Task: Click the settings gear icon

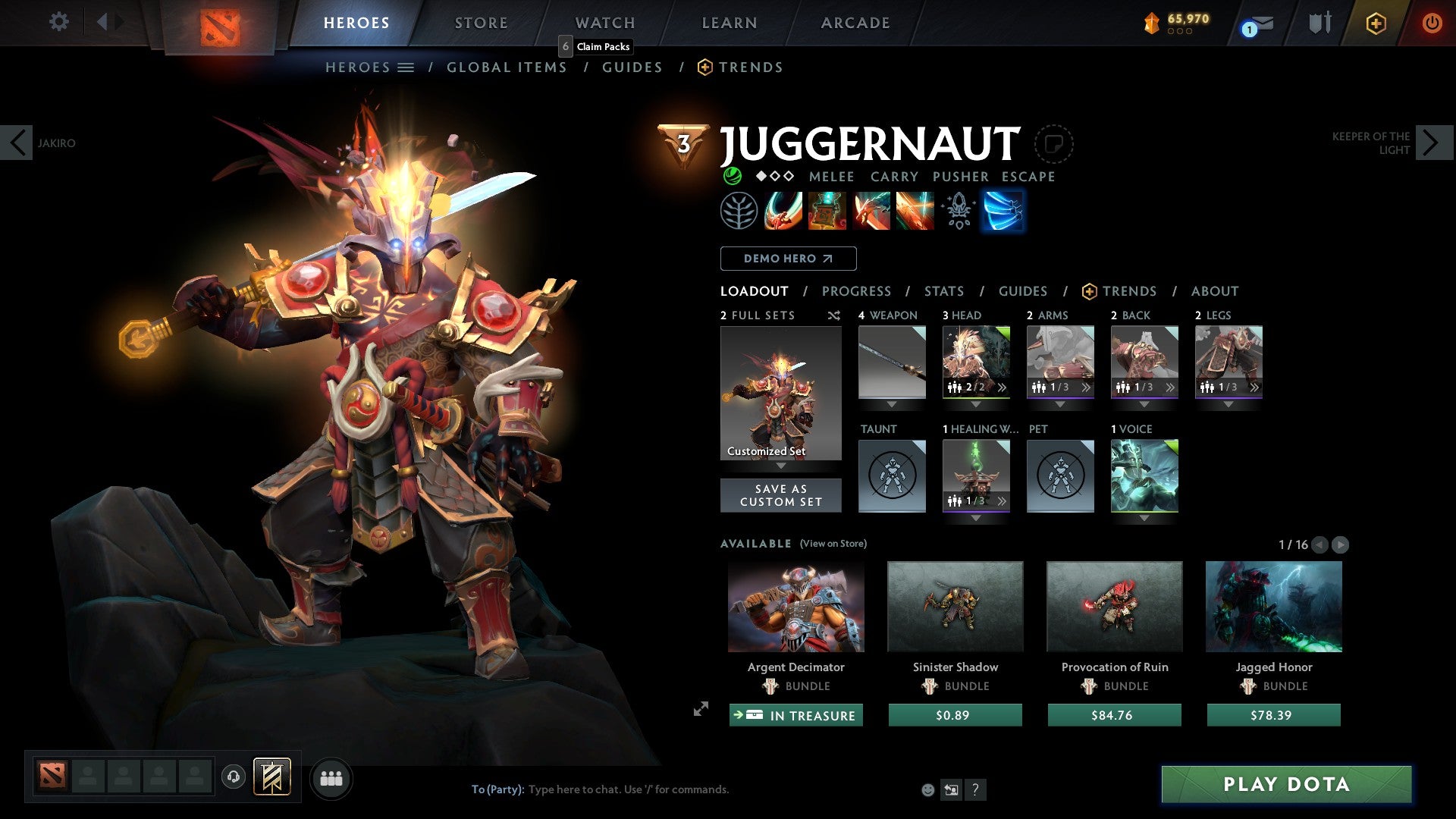Action: click(x=58, y=22)
